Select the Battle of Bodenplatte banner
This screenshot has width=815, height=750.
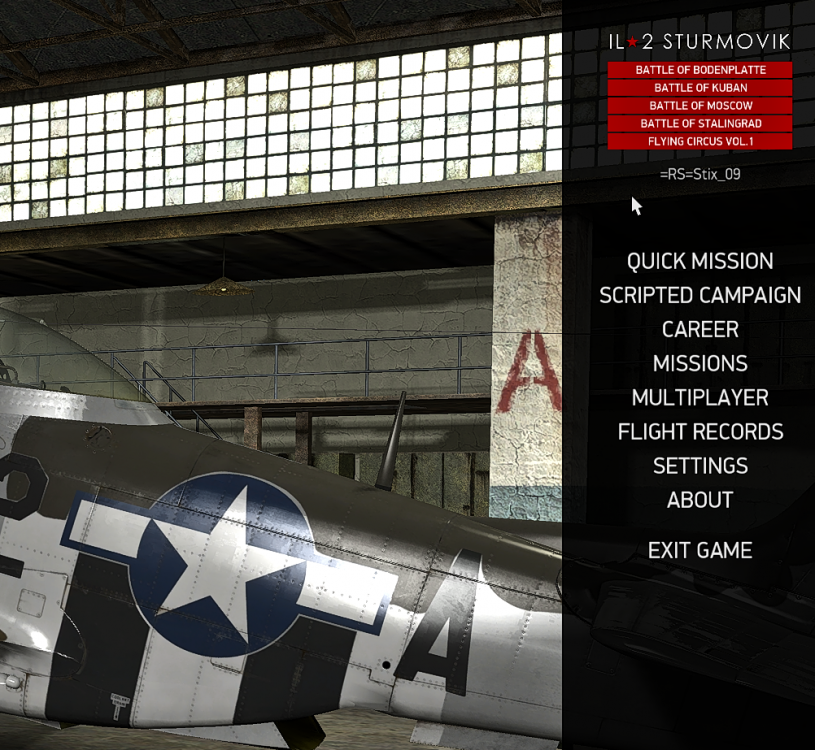click(700, 70)
